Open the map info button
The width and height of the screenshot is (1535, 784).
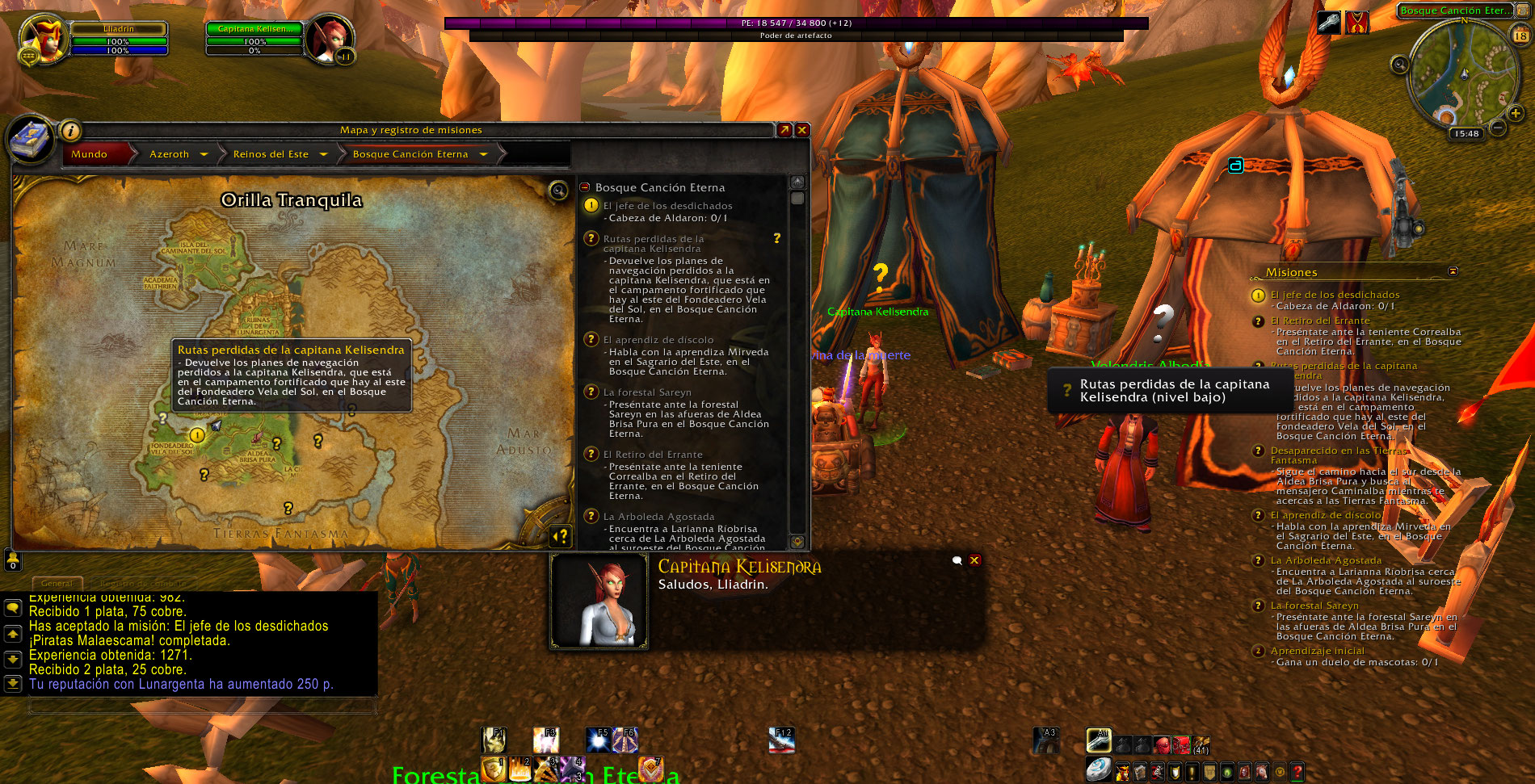click(71, 130)
